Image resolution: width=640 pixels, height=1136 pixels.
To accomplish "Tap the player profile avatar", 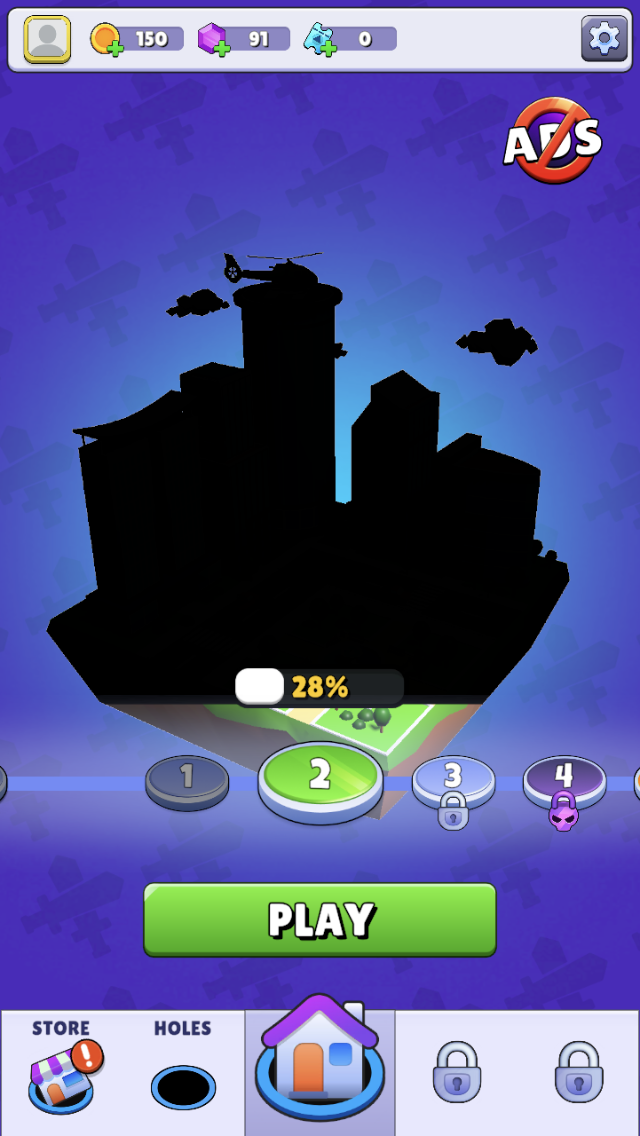I will 47,39.
